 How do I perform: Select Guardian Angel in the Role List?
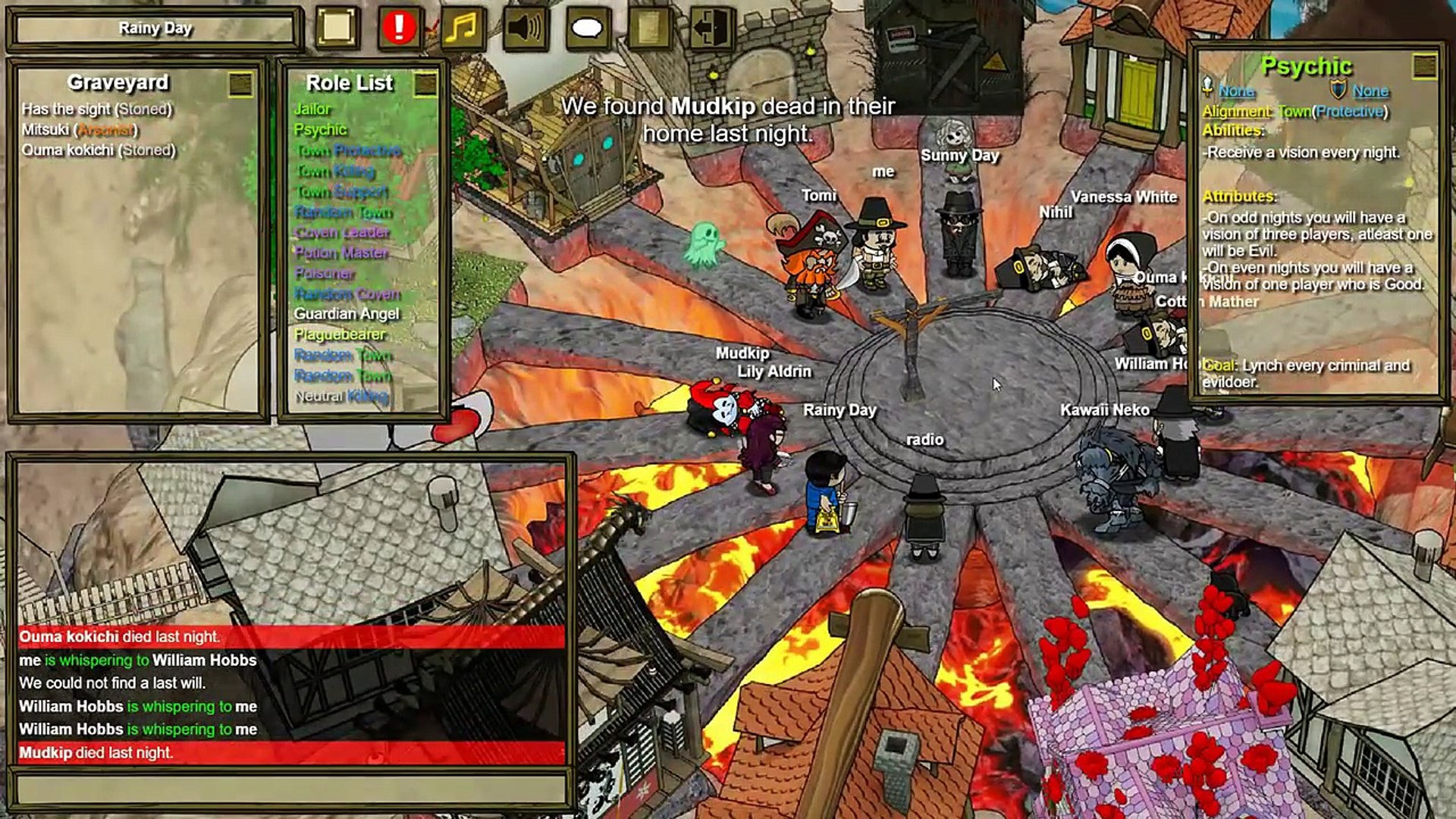(347, 314)
